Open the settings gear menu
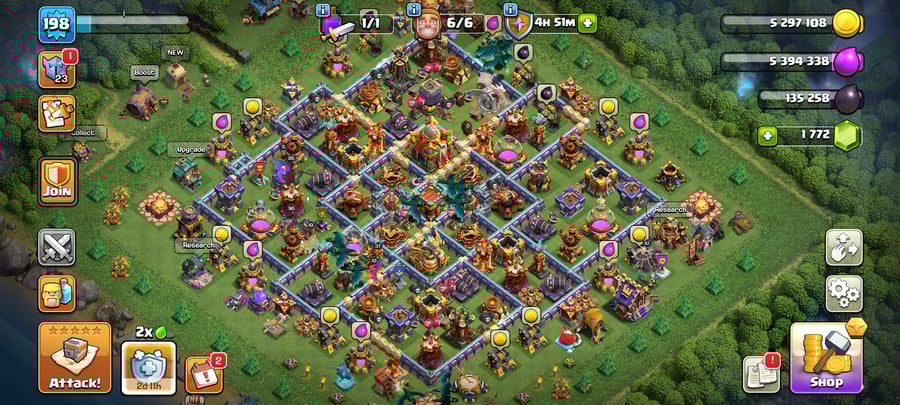 [x=843, y=293]
